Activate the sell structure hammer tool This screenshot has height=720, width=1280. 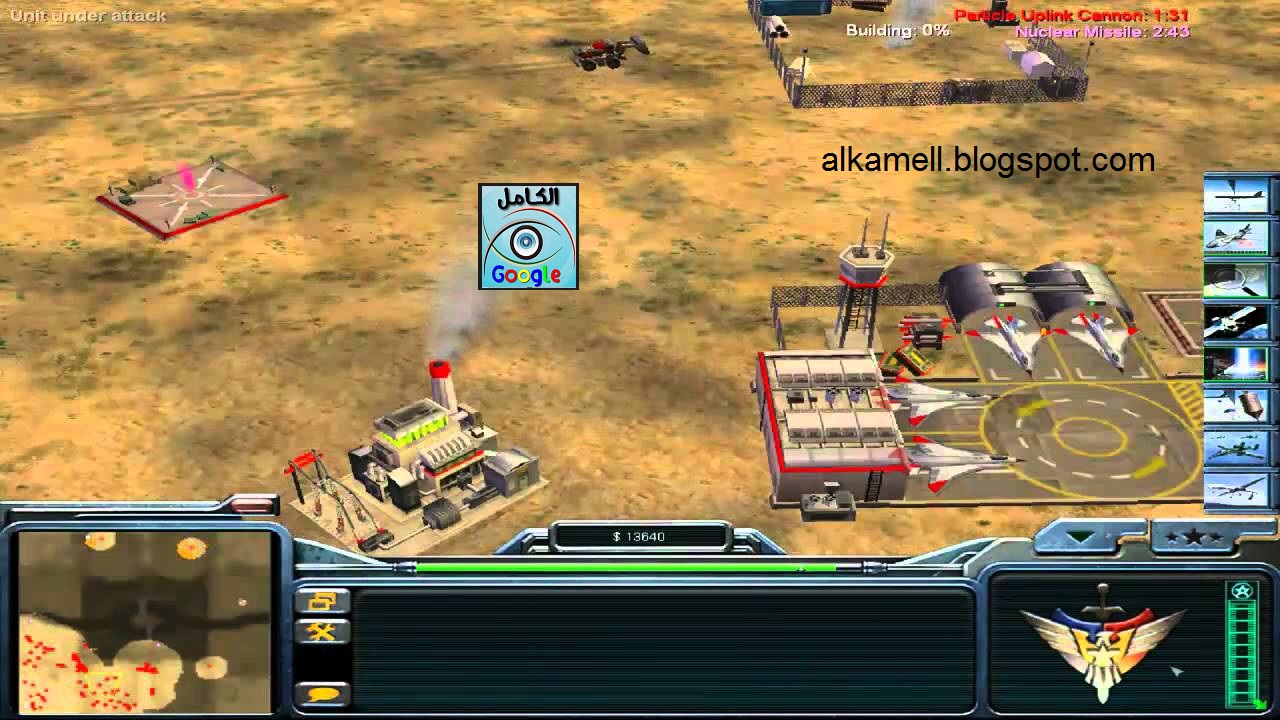(x=323, y=631)
